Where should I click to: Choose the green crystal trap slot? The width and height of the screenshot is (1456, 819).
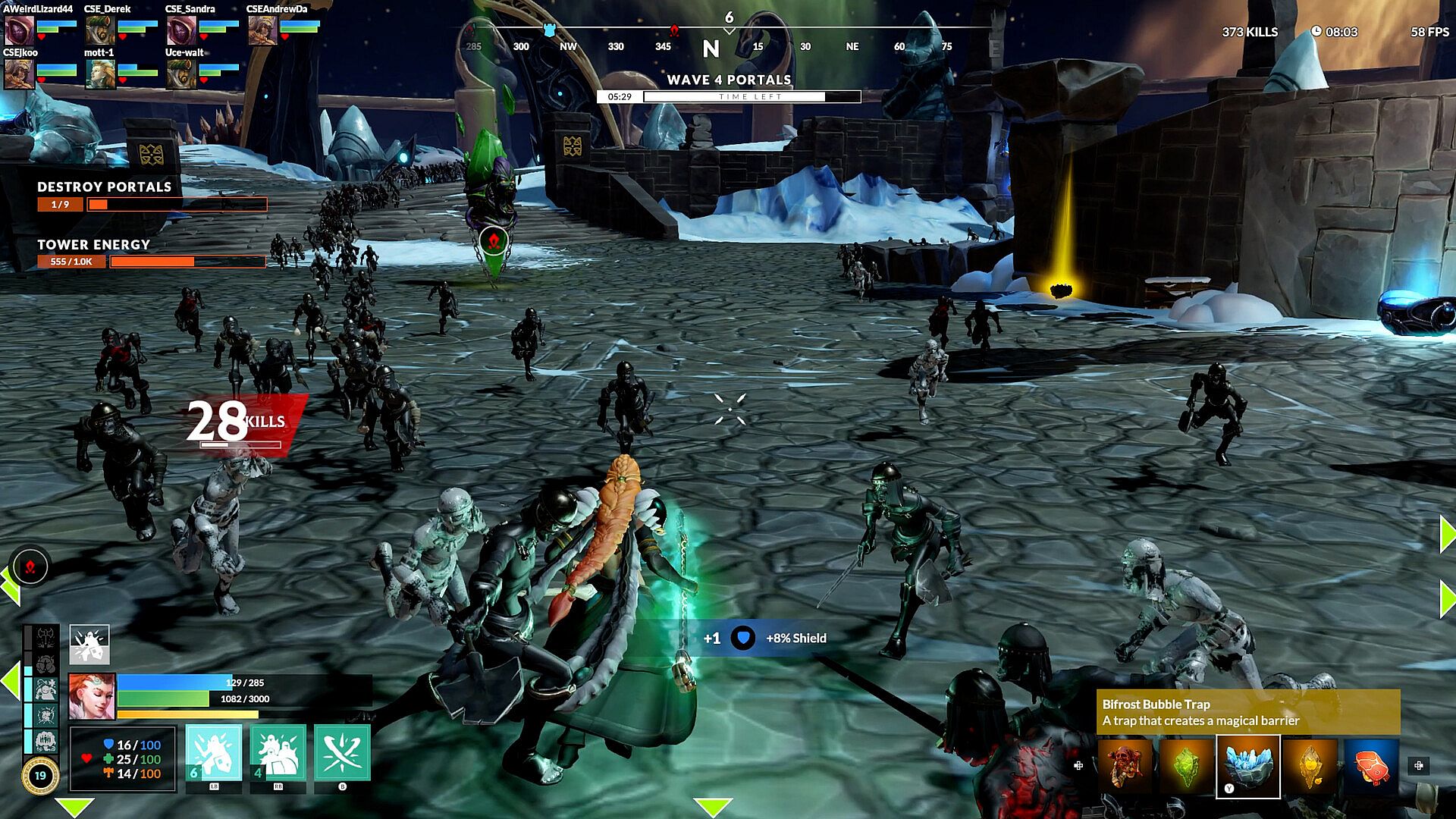(x=1186, y=764)
